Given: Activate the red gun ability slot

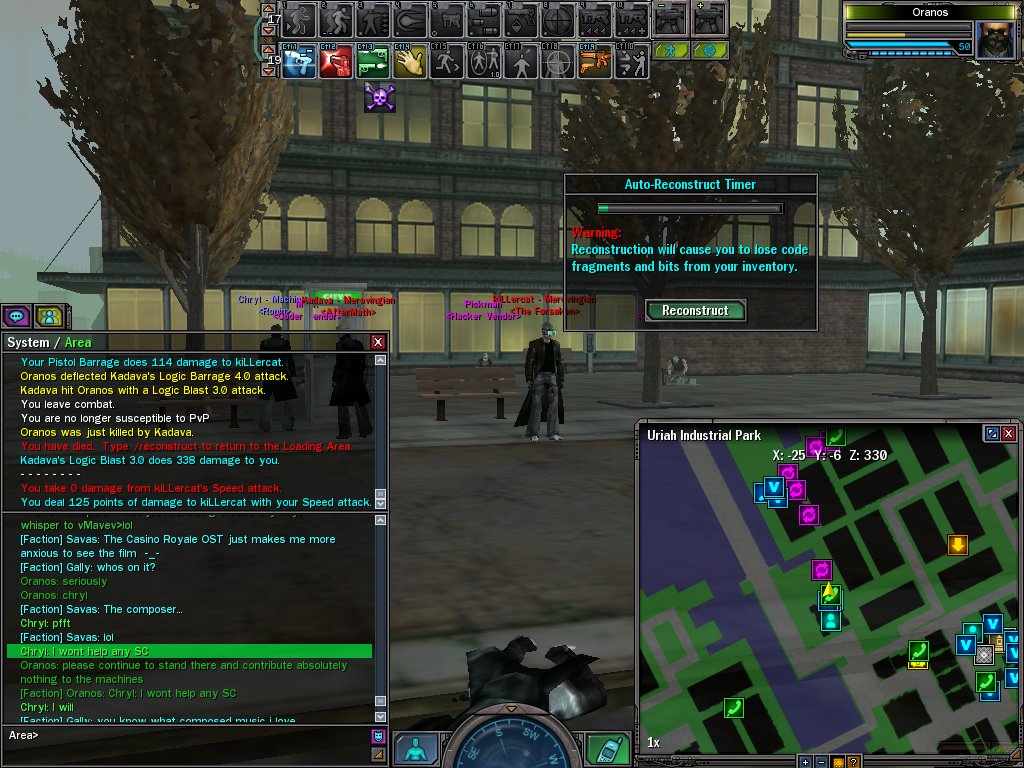Looking at the screenshot, I should pyautogui.click(x=336, y=62).
